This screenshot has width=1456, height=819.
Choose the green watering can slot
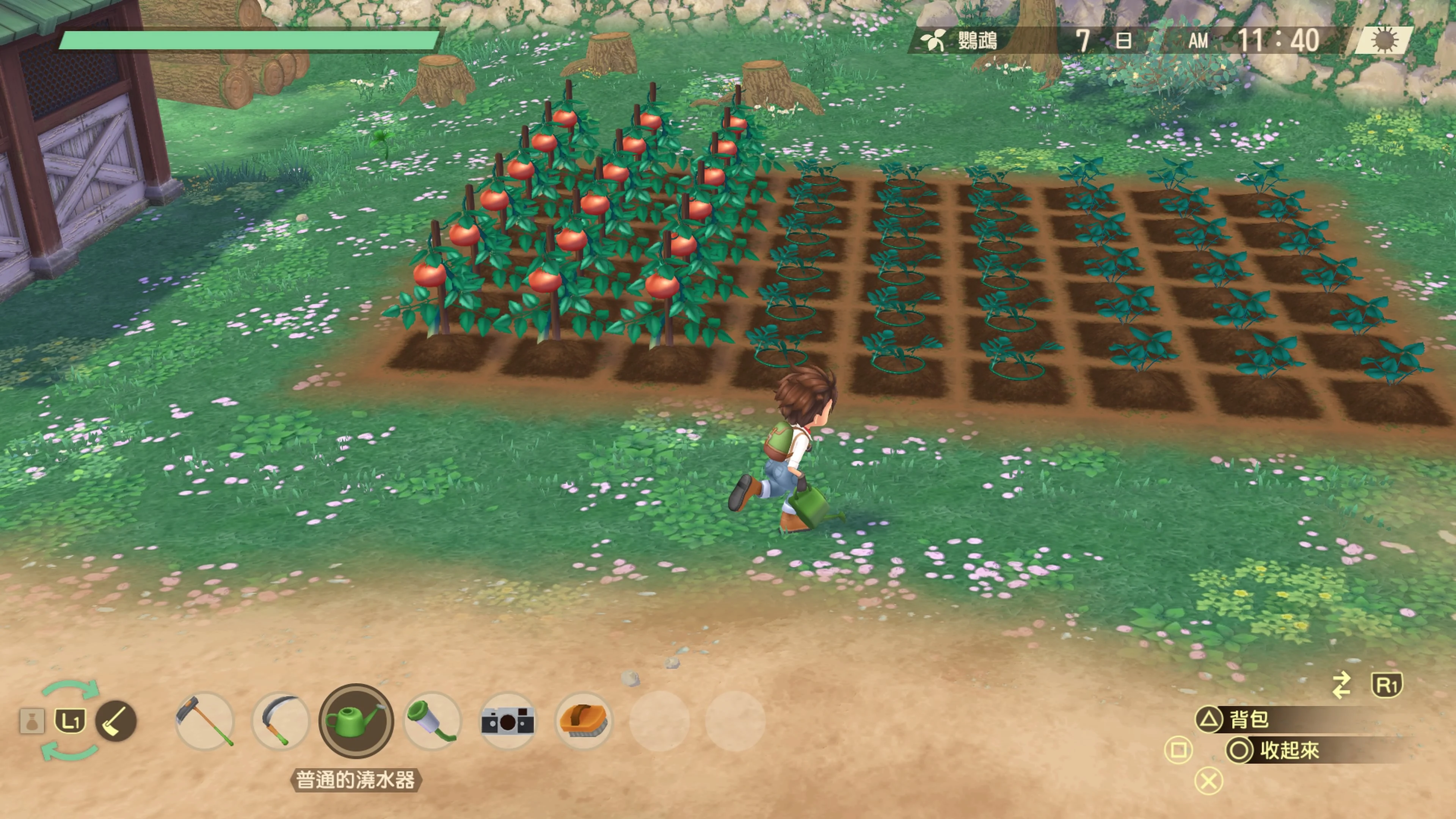(356, 721)
